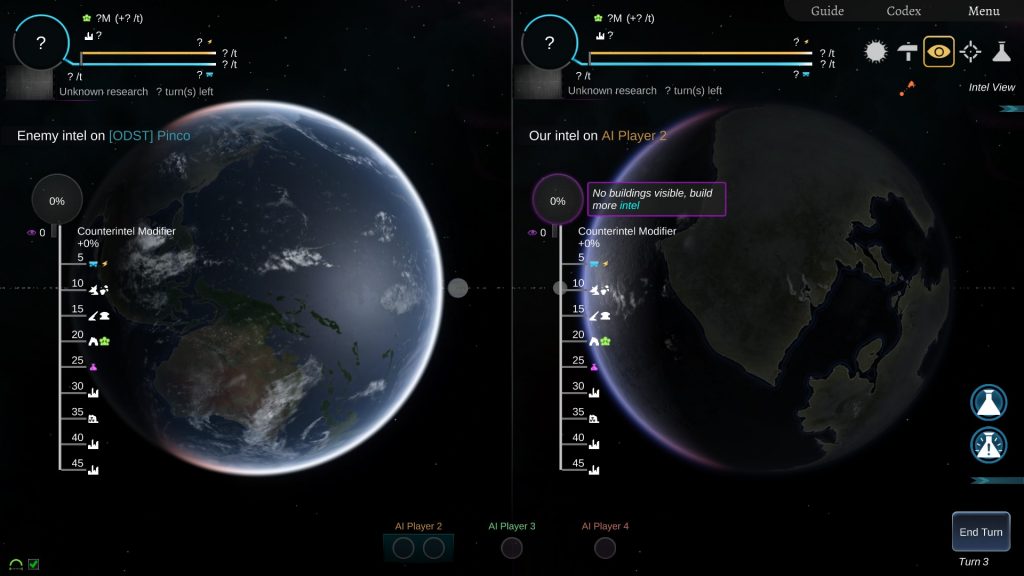This screenshot has width=1024, height=576.
Task: Click the flask alert notification button
Action: point(988,445)
